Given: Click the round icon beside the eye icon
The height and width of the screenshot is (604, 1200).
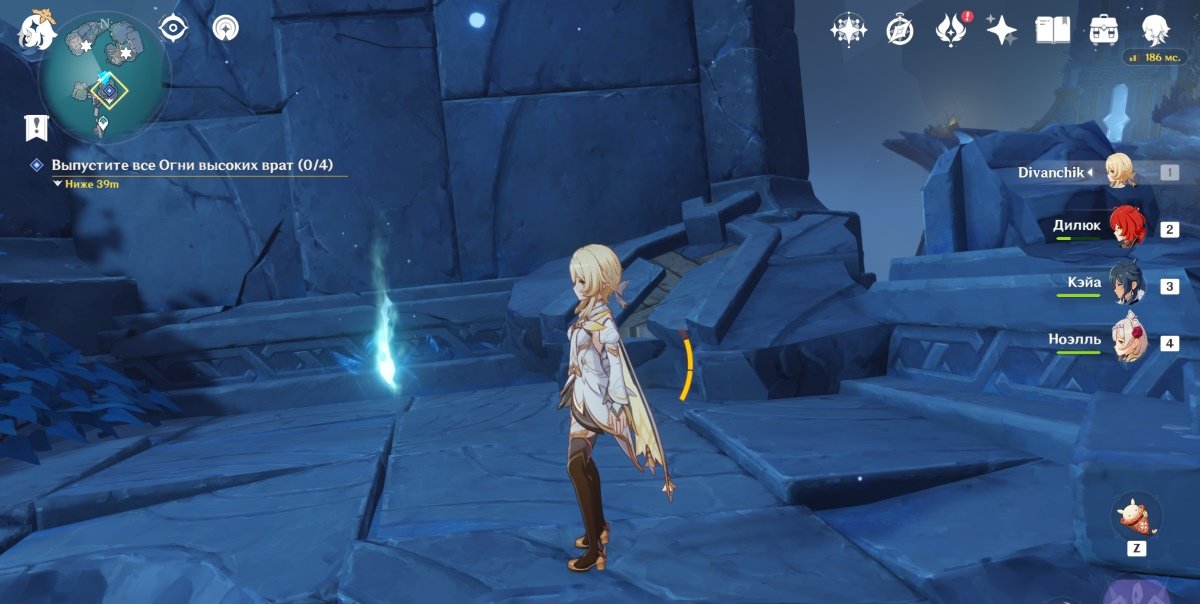Looking at the screenshot, I should point(226,28).
